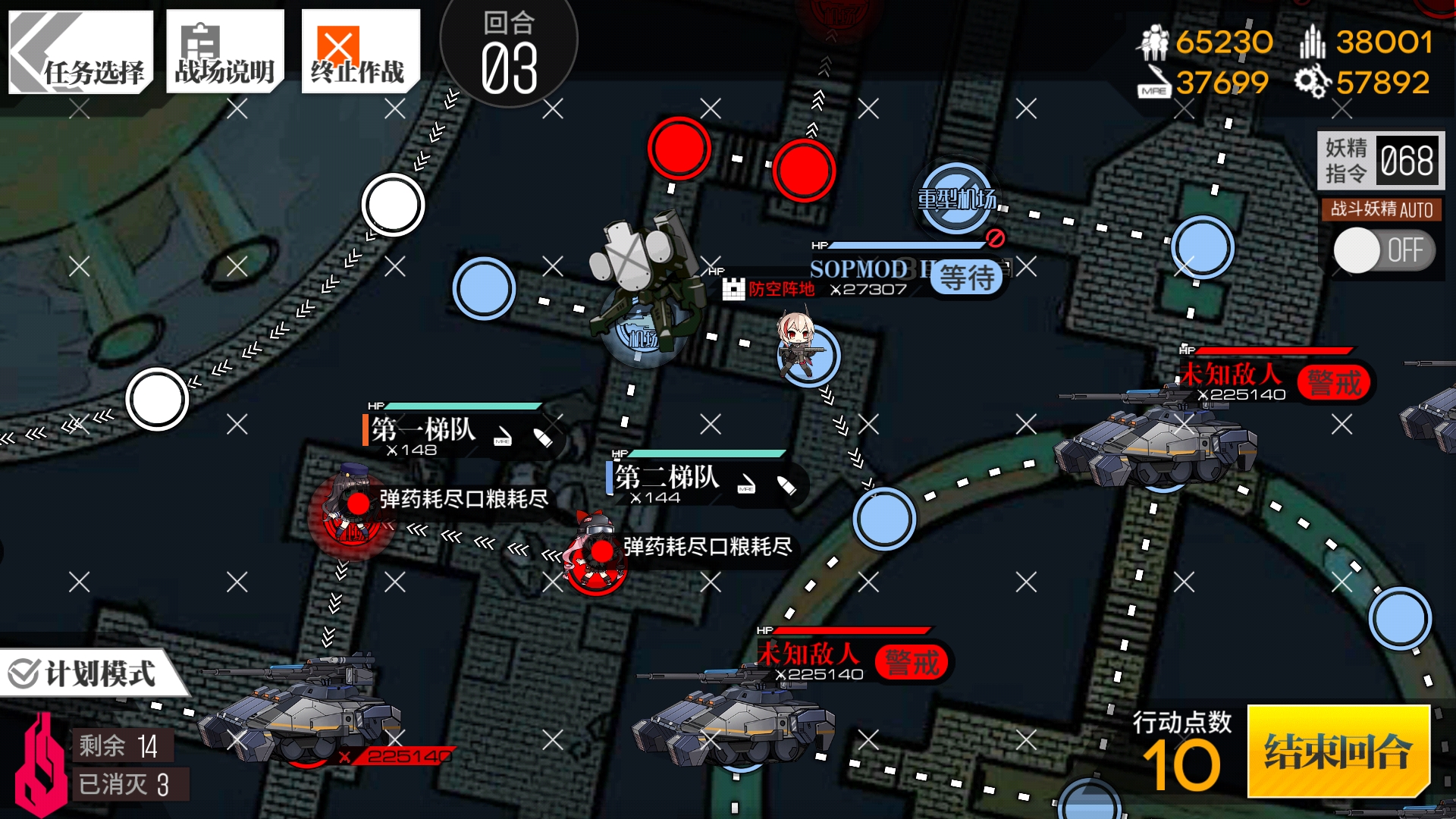1456x819 pixels.
Task: Click the 终止作战 abort operation icon
Action: pyautogui.click(x=360, y=49)
